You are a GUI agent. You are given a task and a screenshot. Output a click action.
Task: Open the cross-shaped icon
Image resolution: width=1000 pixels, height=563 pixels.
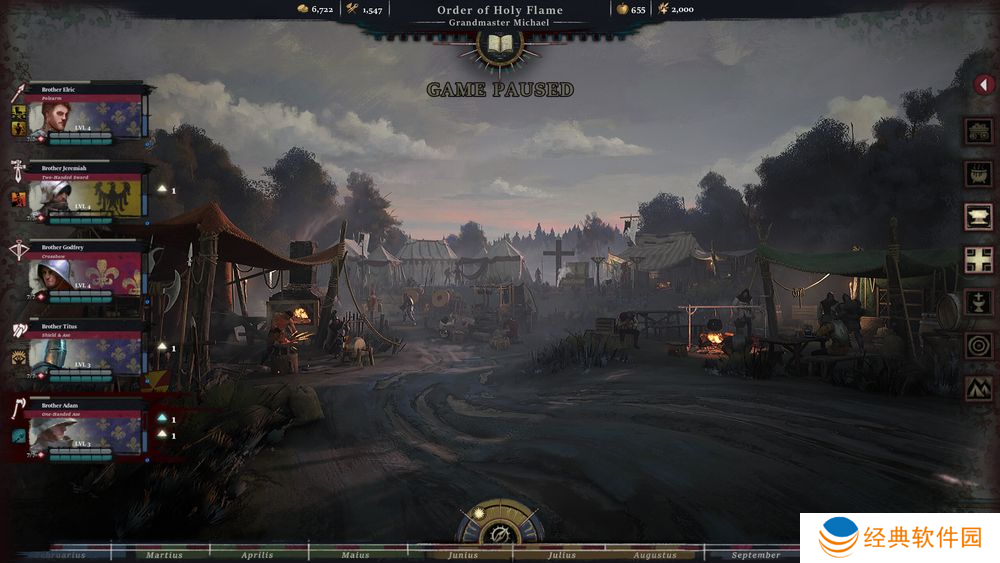pos(978,259)
